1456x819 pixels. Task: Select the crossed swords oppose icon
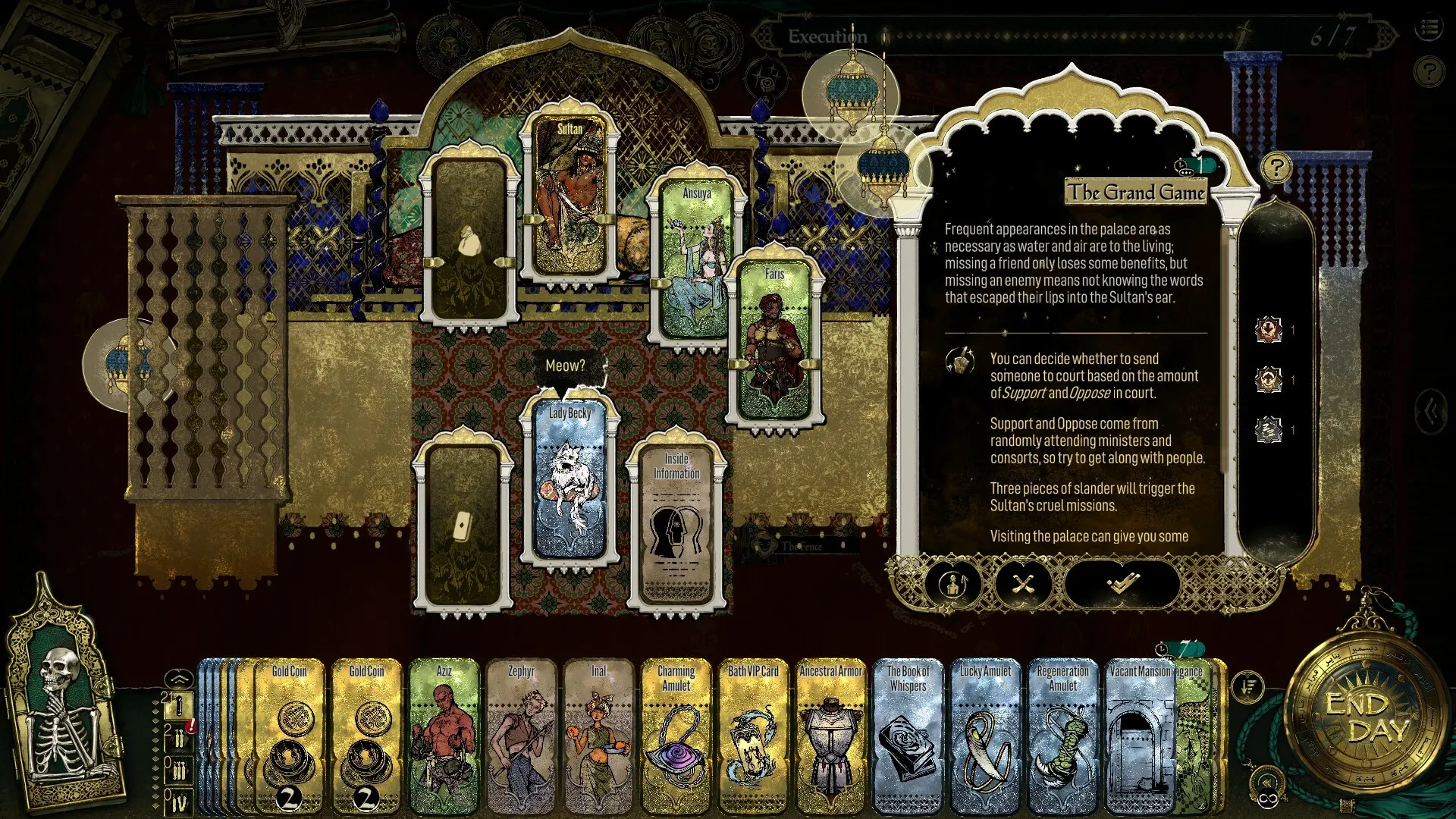click(1022, 585)
